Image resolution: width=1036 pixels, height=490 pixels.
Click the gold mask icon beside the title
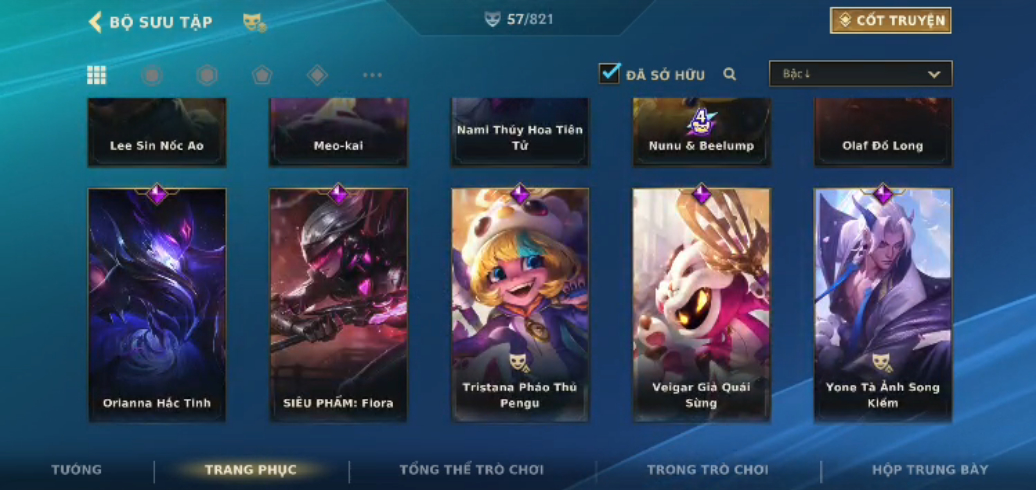click(x=254, y=22)
